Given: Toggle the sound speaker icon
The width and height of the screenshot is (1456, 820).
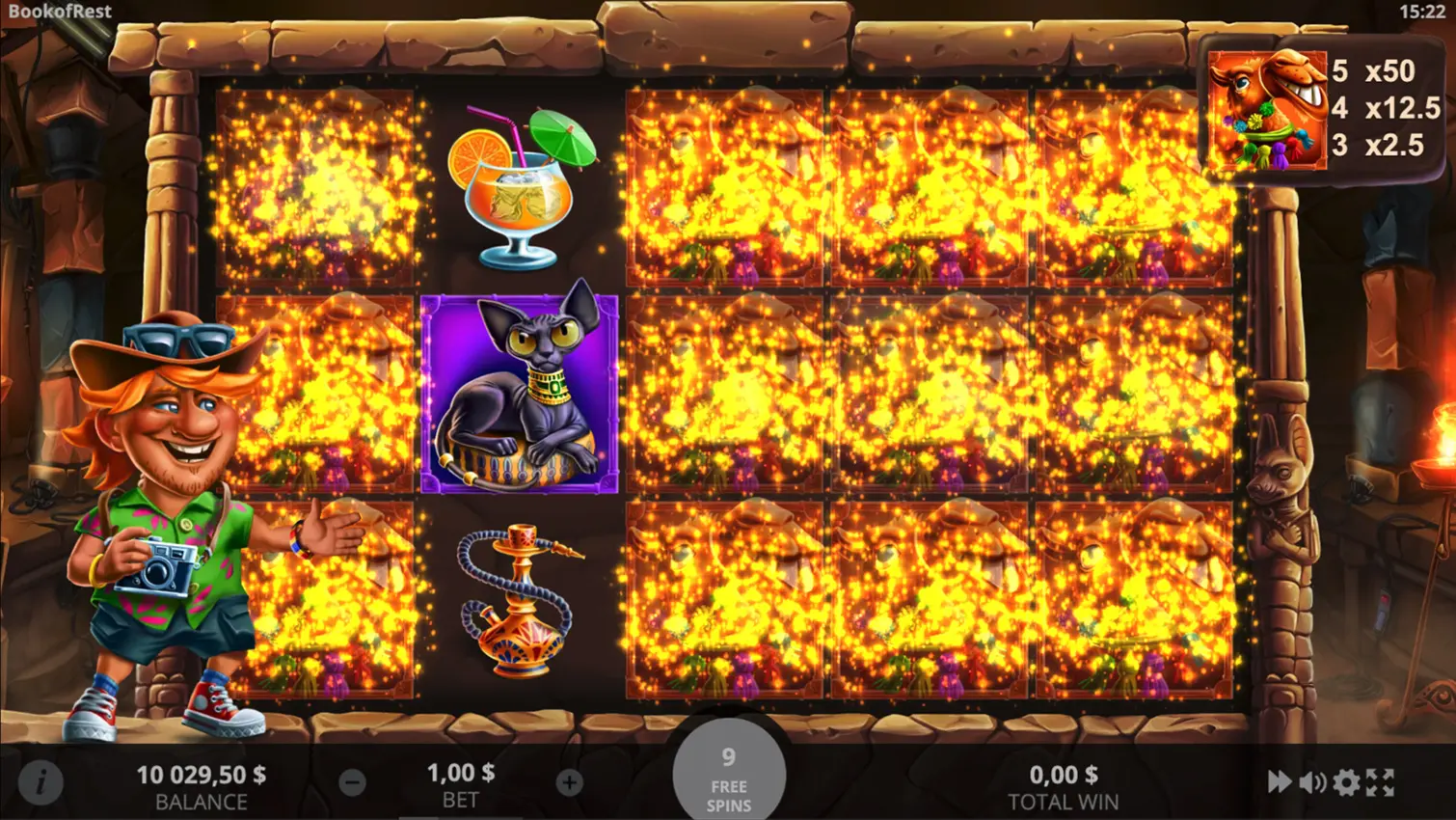Looking at the screenshot, I should coord(1312,781).
